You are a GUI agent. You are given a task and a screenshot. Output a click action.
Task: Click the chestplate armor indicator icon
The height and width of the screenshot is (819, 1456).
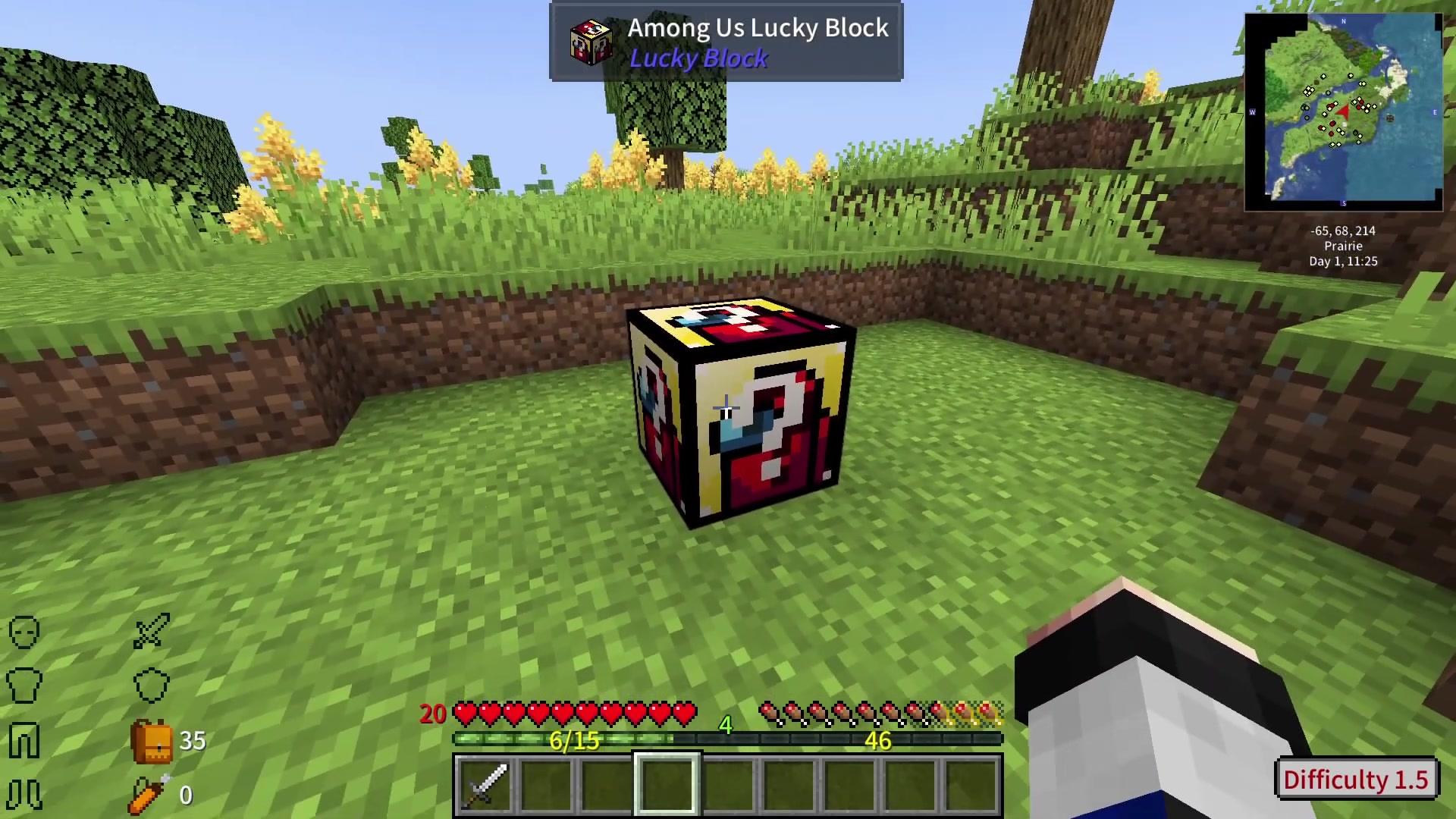click(x=23, y=685)
